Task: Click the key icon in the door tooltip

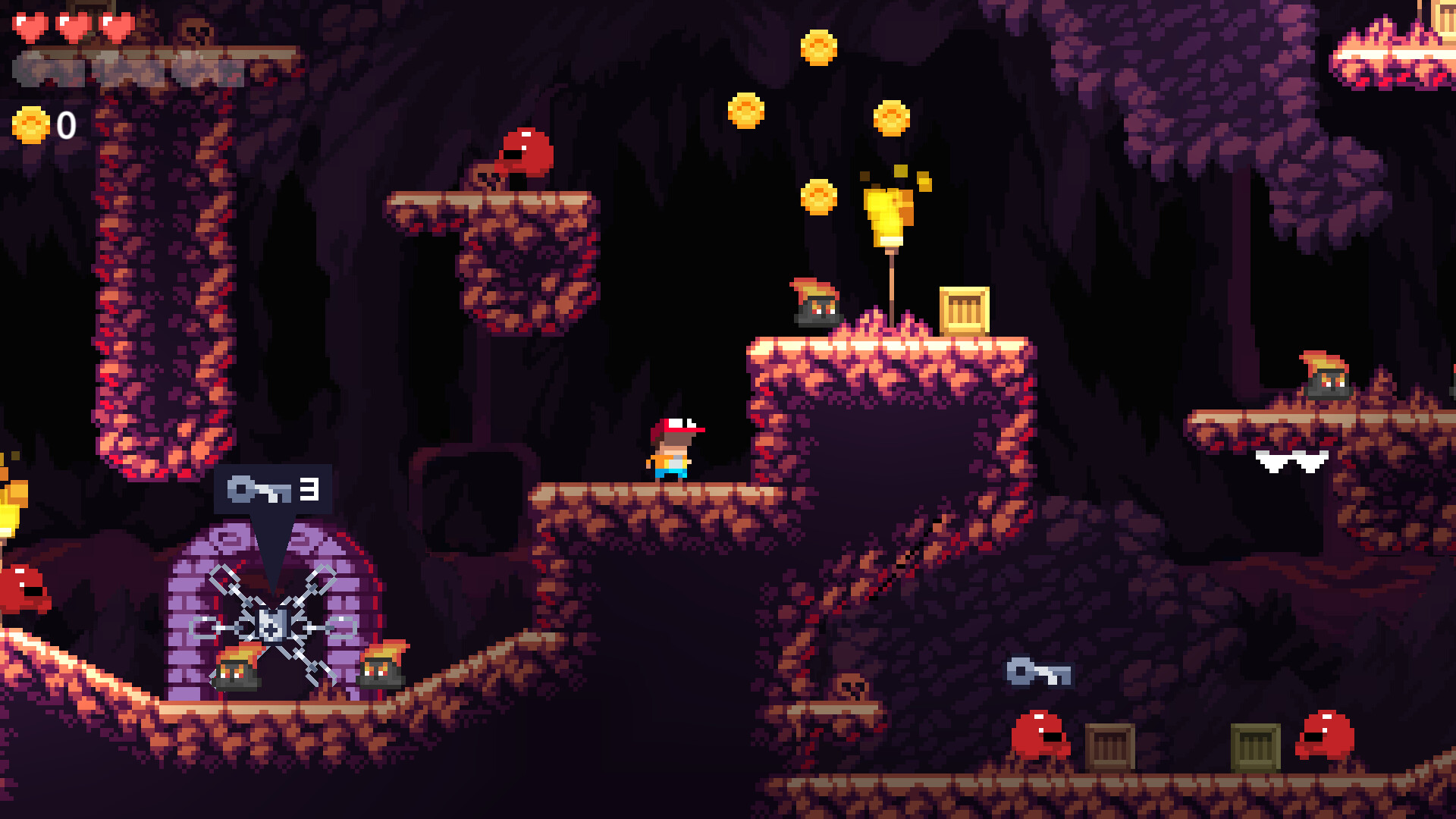Action: (x=258, y=489)
